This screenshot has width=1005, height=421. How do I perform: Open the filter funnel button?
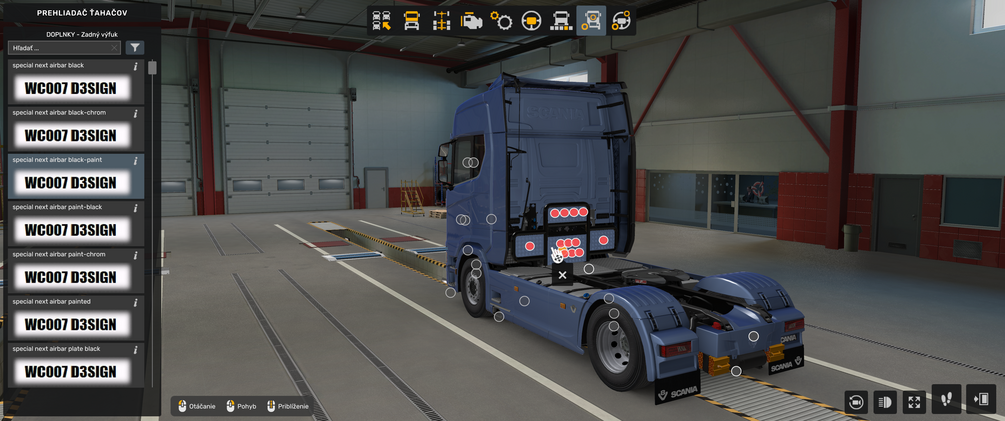135,48
